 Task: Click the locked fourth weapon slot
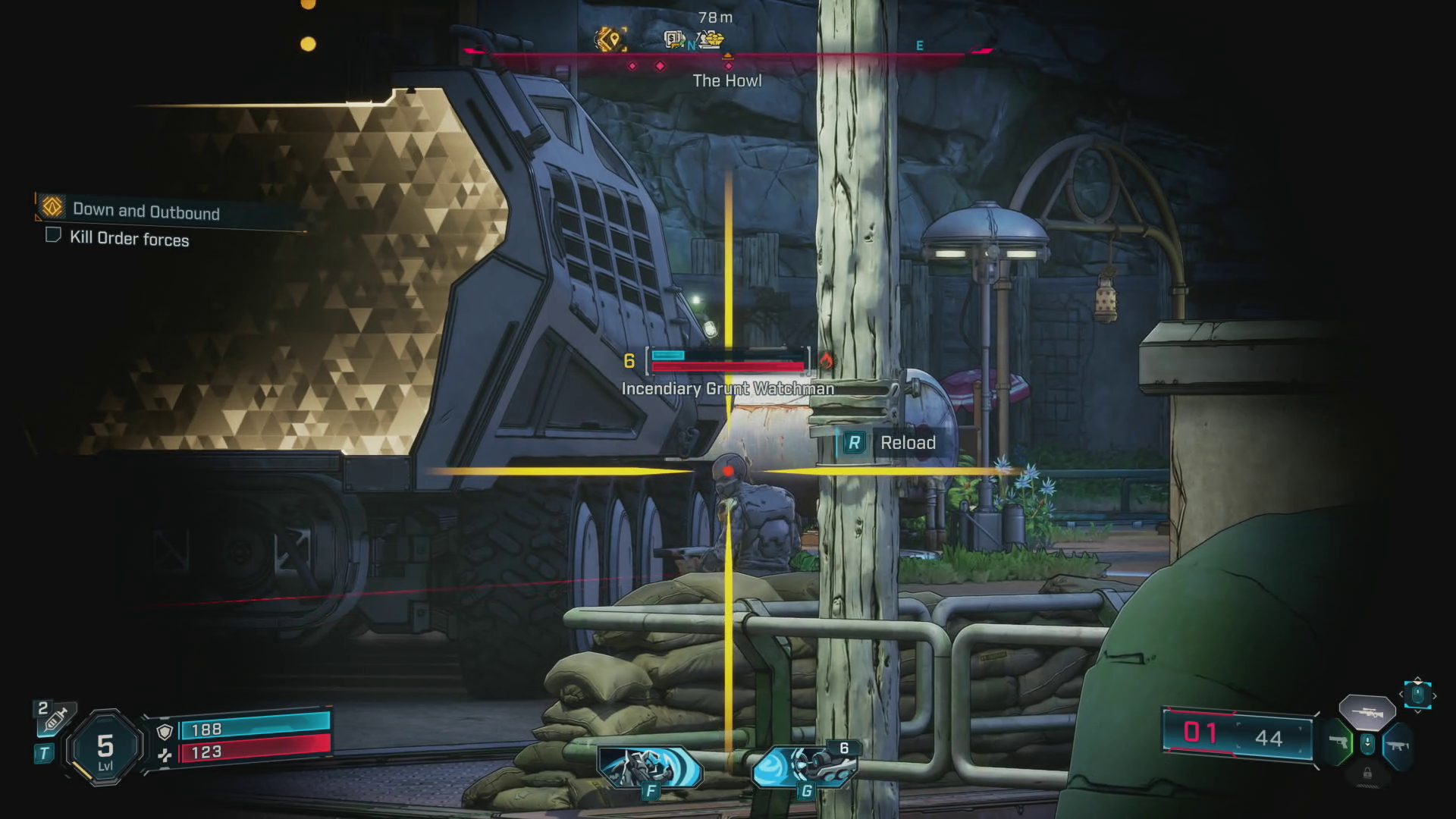coord(1367,773)
